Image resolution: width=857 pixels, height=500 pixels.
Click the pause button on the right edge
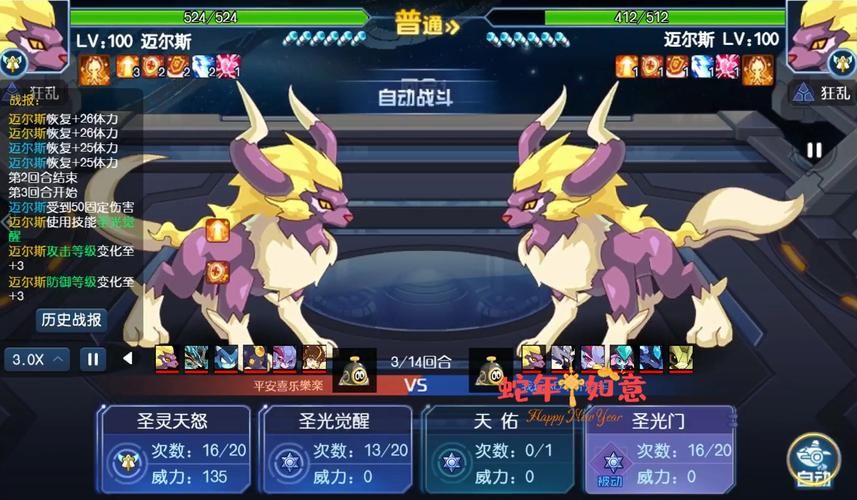[814, 150]
